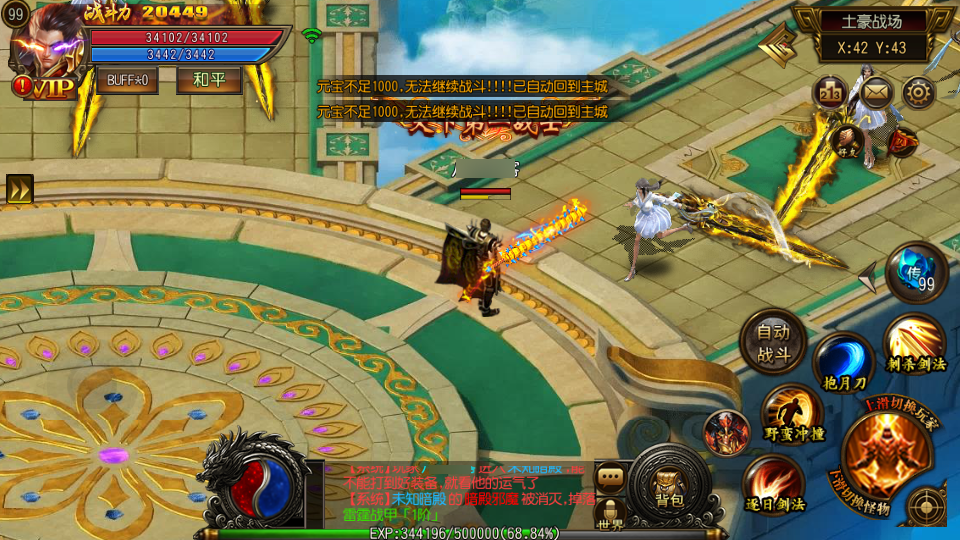Toggle the 和平 peace mode button

click(209, 80)
